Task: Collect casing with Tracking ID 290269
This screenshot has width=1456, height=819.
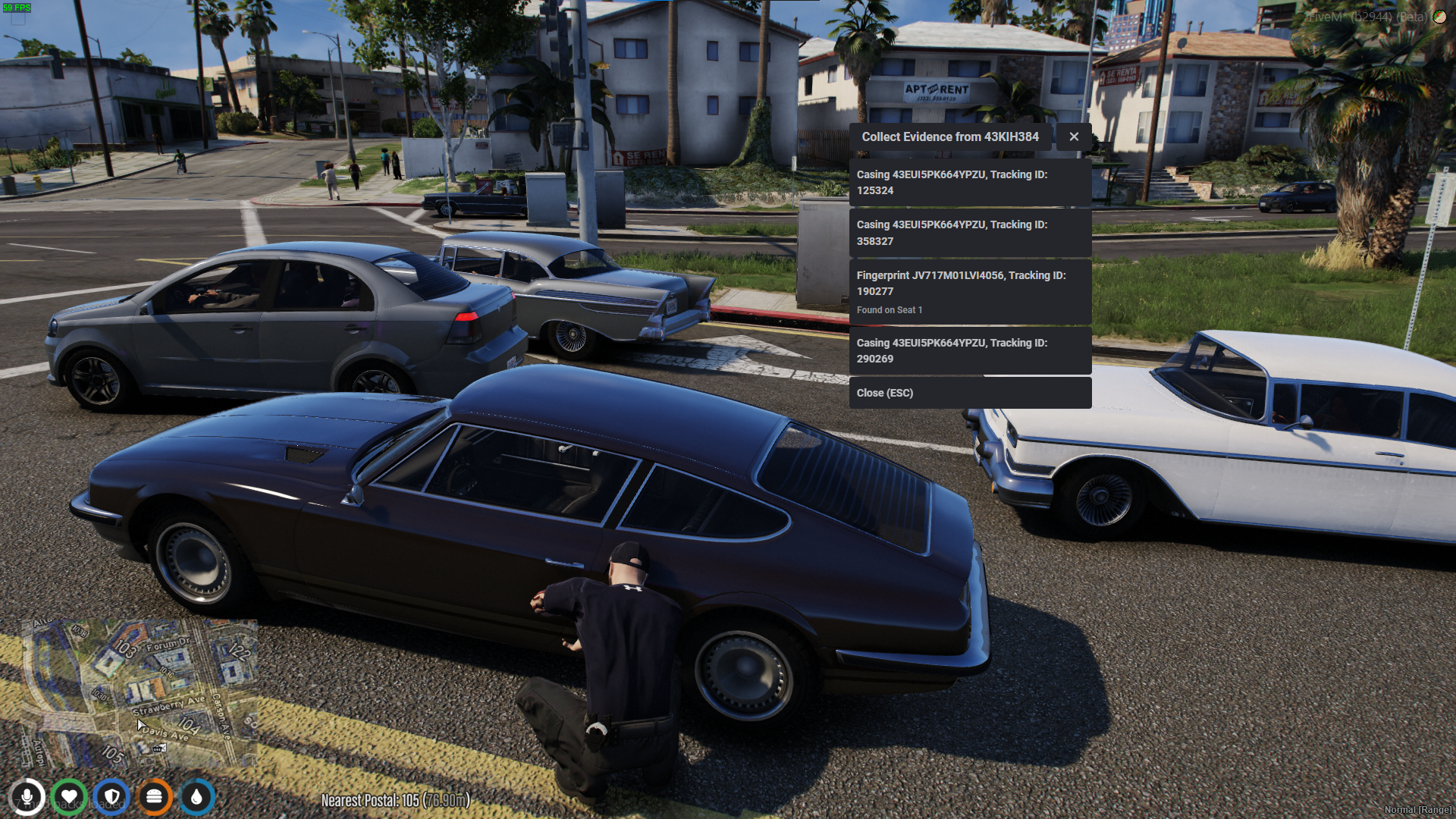Action: tap(969, 350)
